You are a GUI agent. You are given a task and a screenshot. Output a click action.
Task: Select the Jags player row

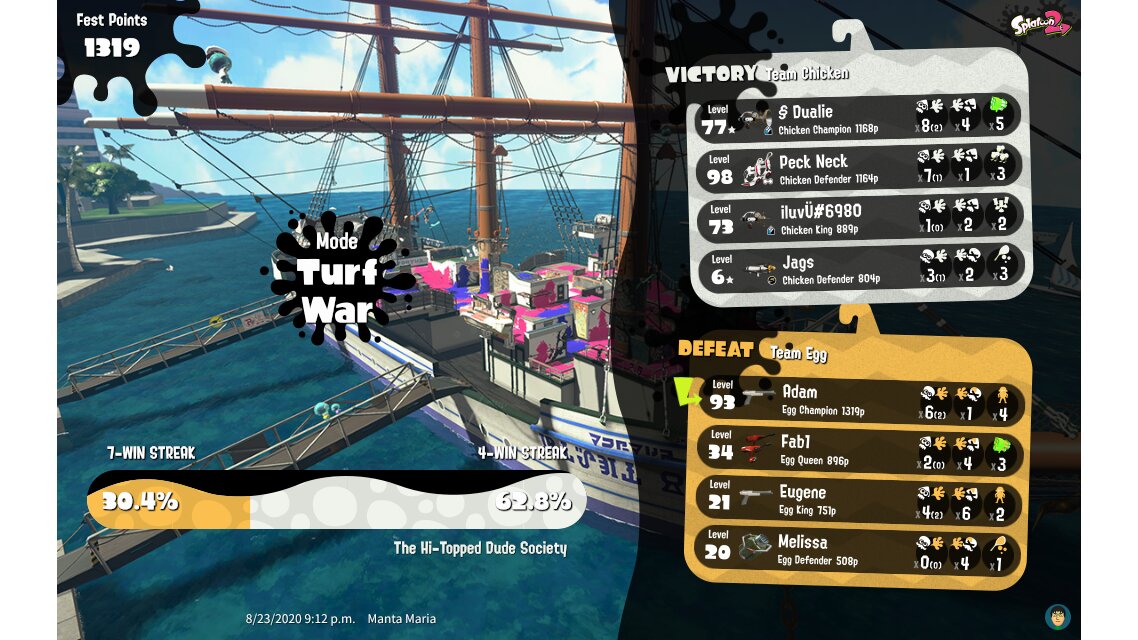point(858,269)
